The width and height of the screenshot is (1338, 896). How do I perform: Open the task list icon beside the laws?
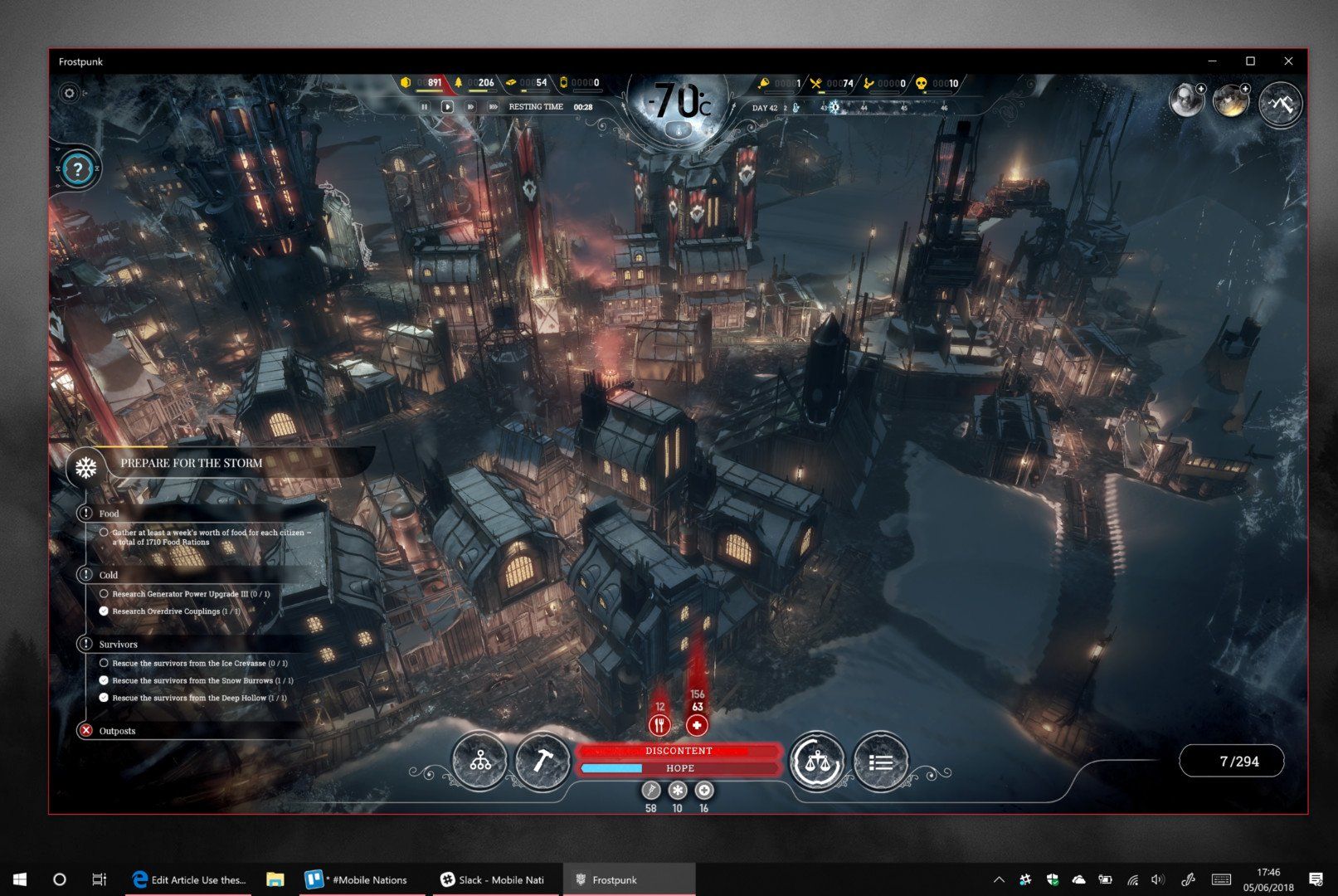(881, 759)
